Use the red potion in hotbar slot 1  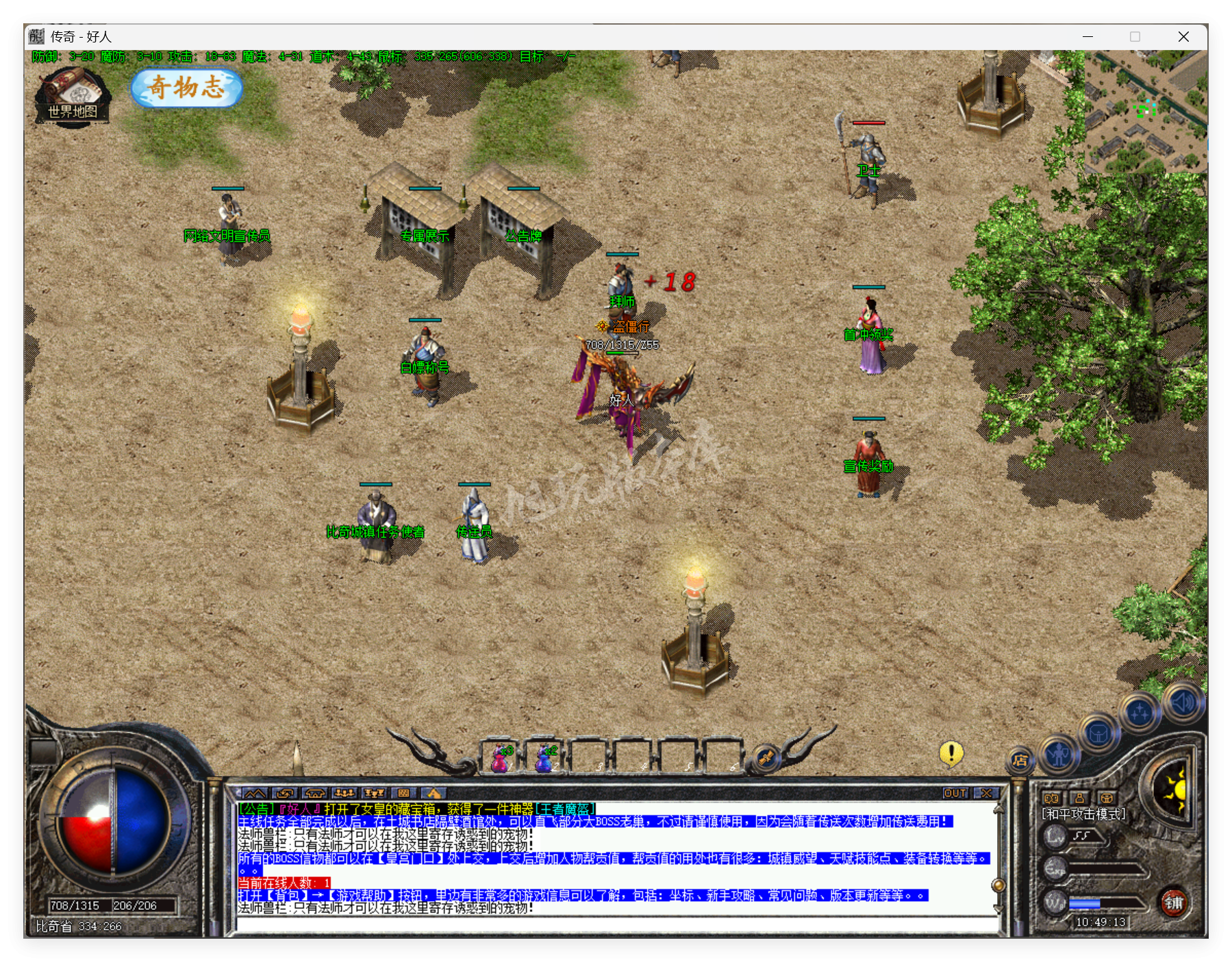502,758
